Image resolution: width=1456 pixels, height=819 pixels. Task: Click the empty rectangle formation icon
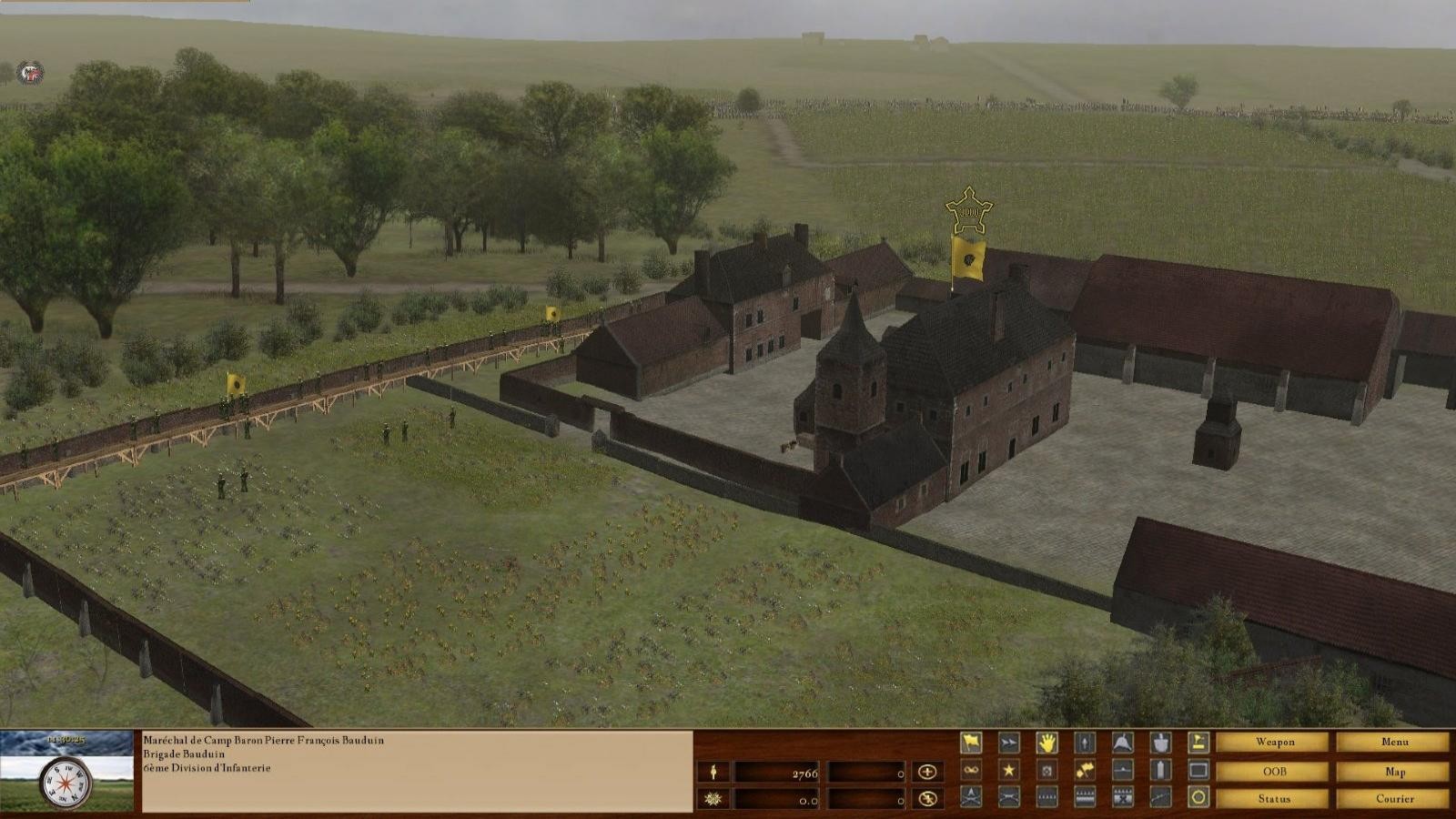tap(1198, 771)
